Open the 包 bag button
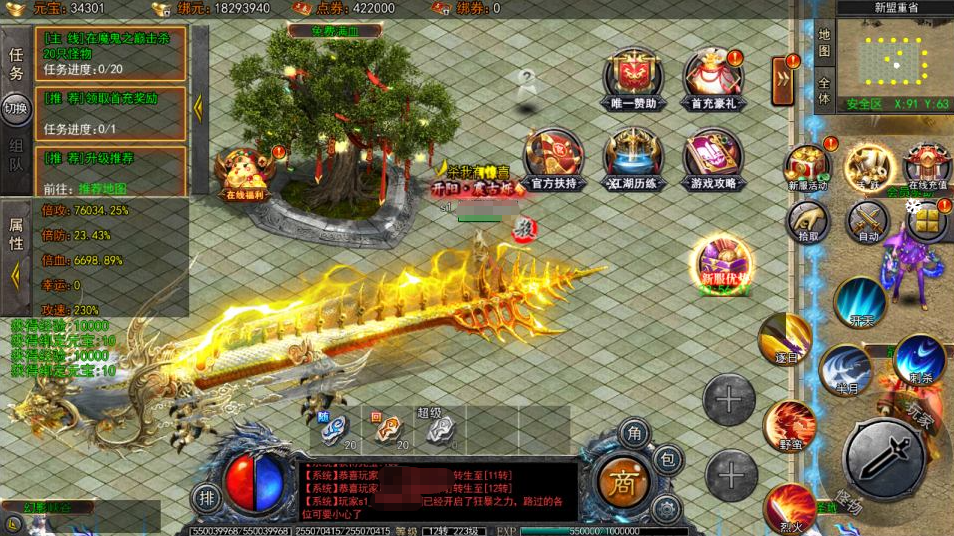Screen dimensions: 954x536 click(669, 459)
